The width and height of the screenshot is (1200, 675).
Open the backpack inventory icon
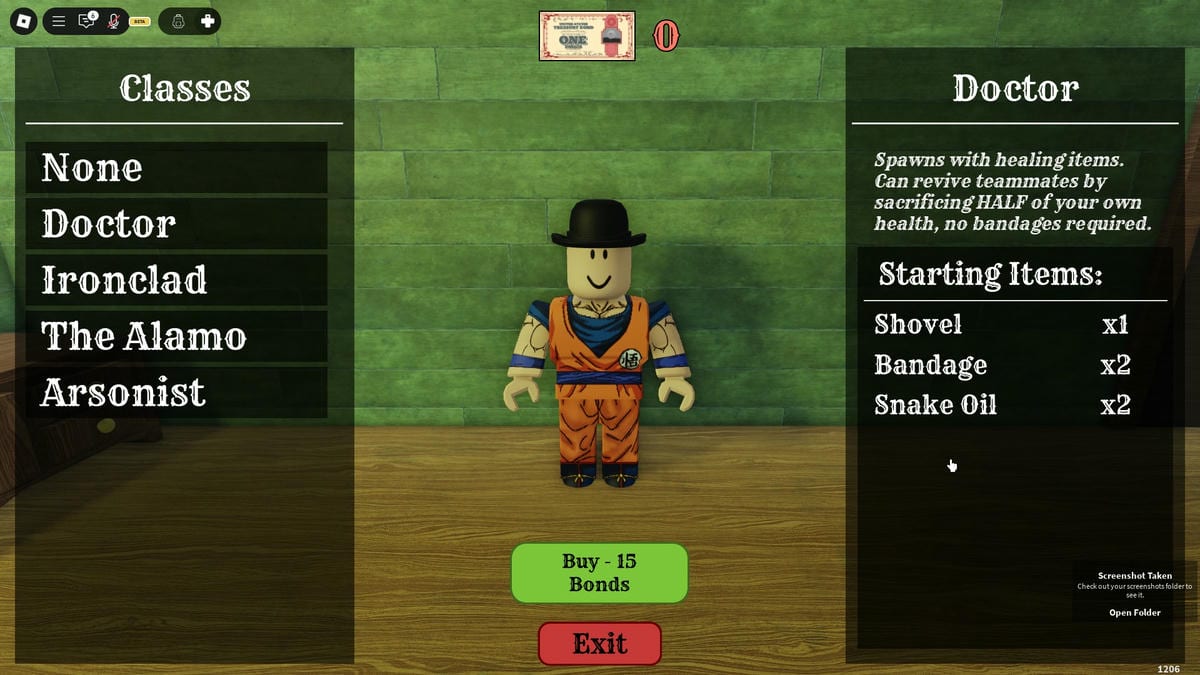point(178,21)
